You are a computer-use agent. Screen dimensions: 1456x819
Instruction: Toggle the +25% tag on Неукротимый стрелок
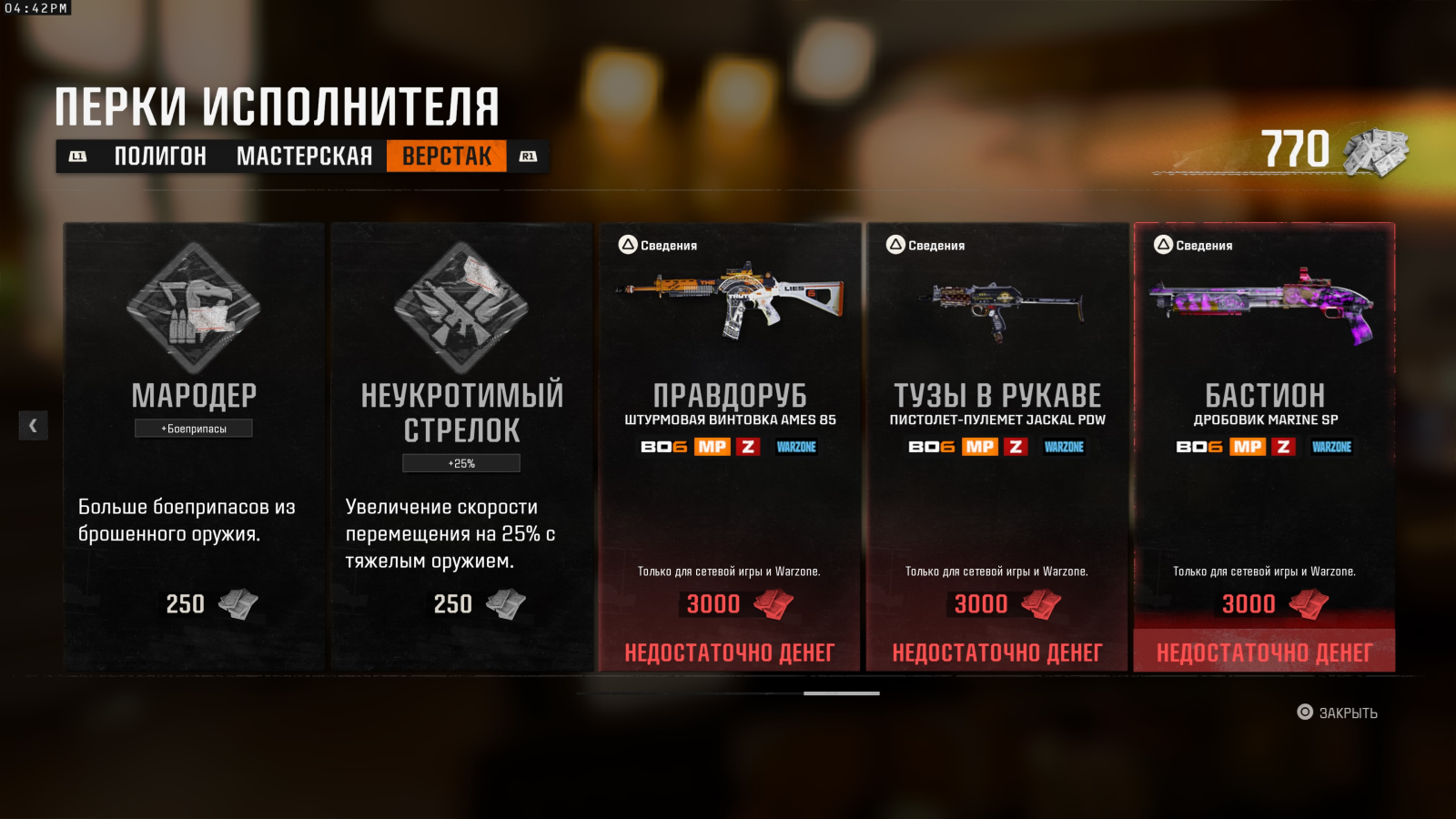click(x=461, y=461)
